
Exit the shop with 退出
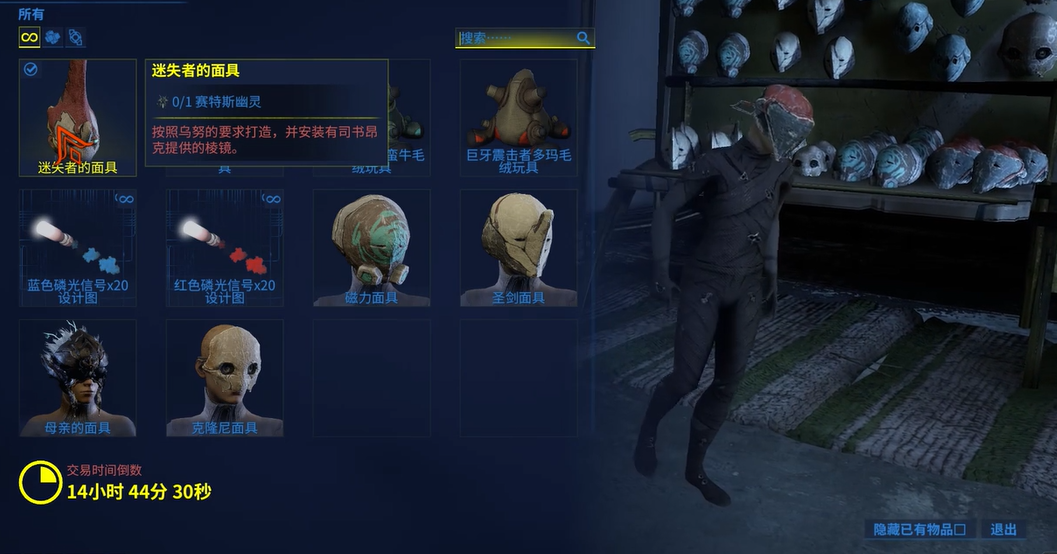[1003, 530]
